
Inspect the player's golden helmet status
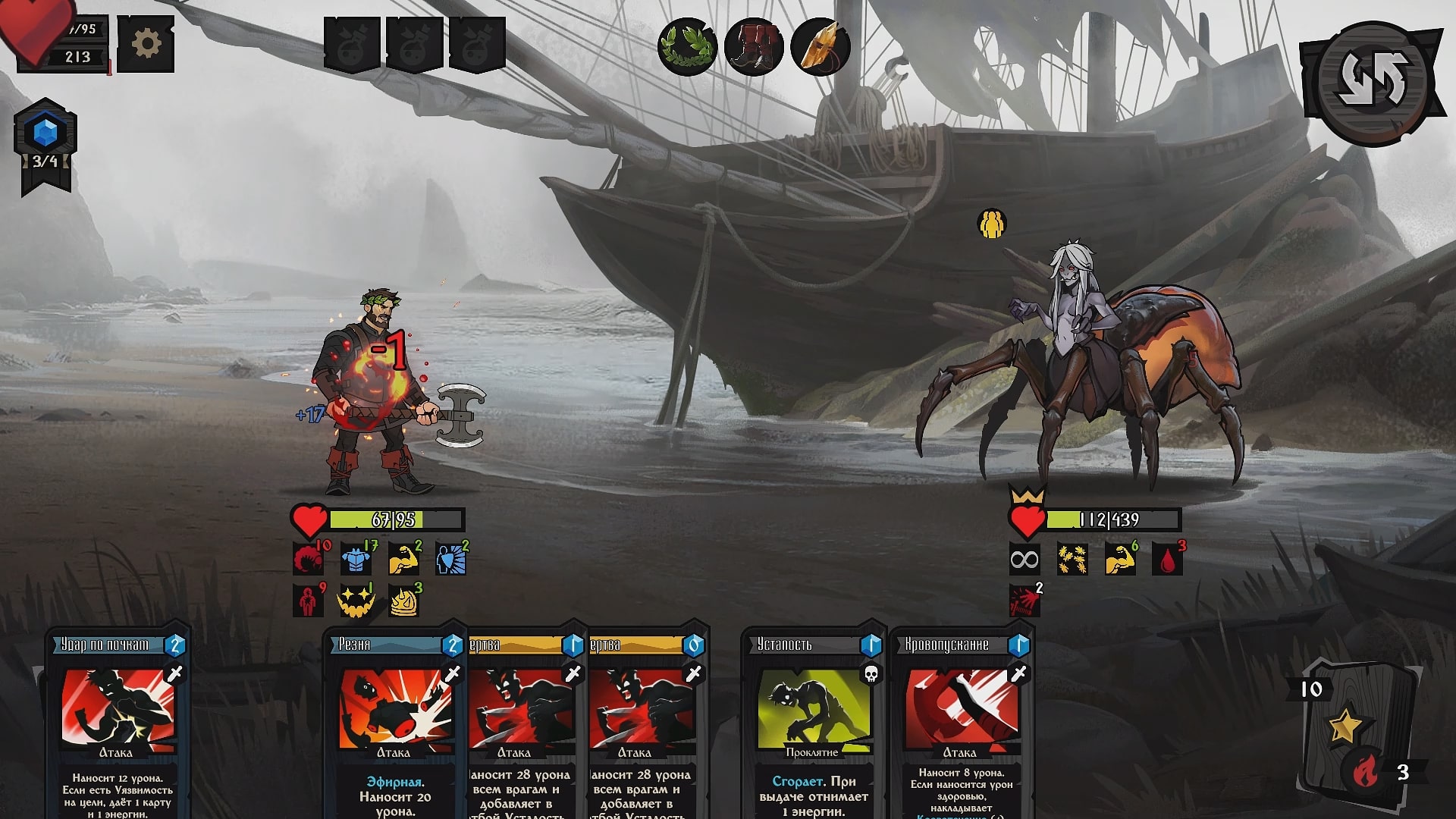(404, 601)
